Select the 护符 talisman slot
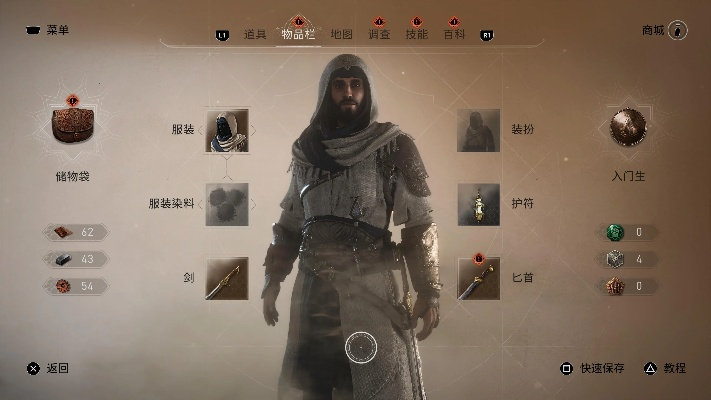The height and width of the screenshot is (400, 711). click(478, 204)
